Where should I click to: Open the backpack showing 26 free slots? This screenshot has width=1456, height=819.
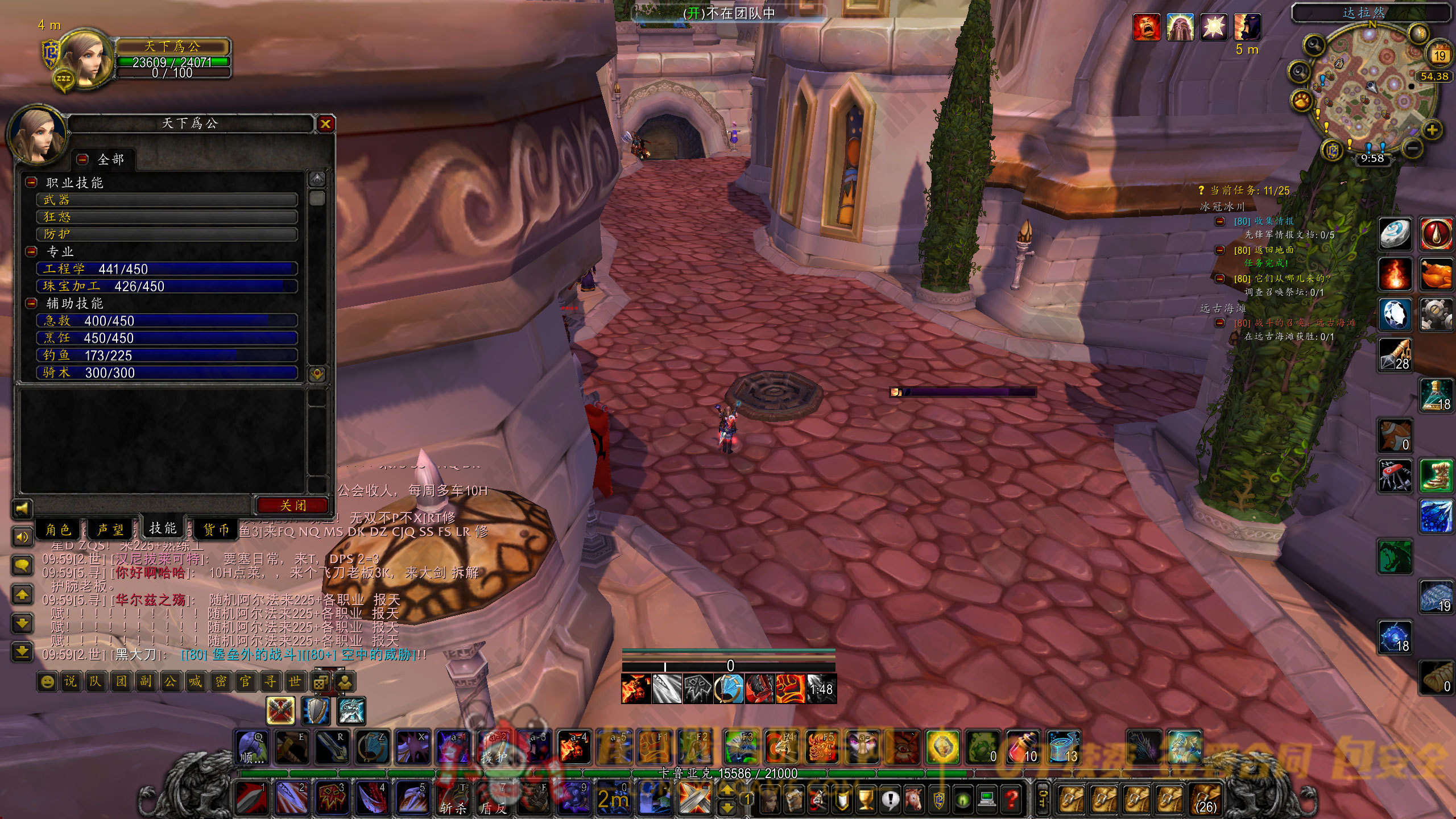coord(1206,800)
